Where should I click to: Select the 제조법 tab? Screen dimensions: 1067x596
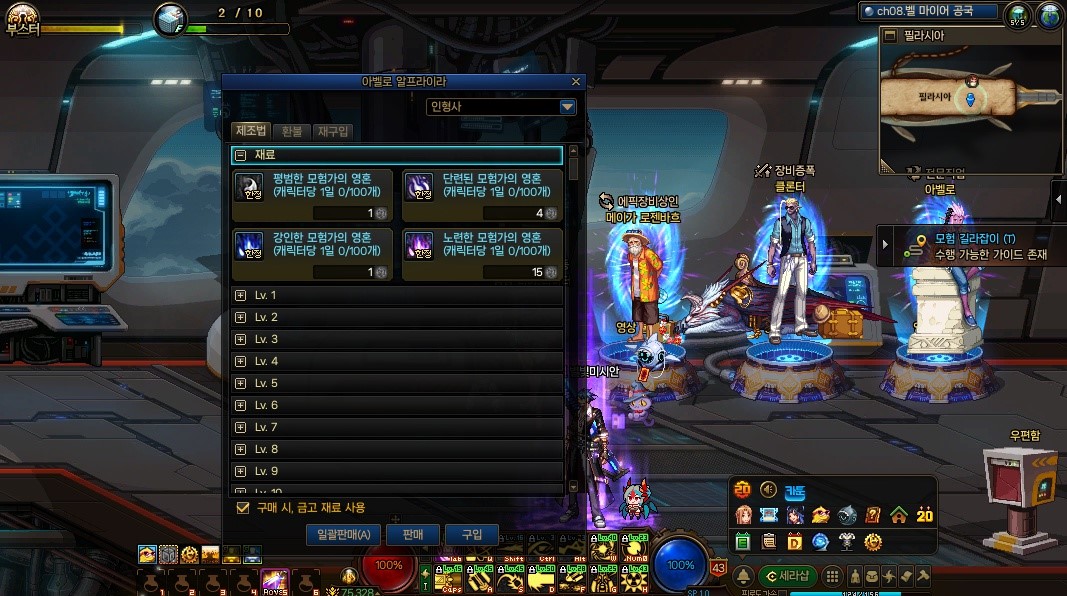251,131
